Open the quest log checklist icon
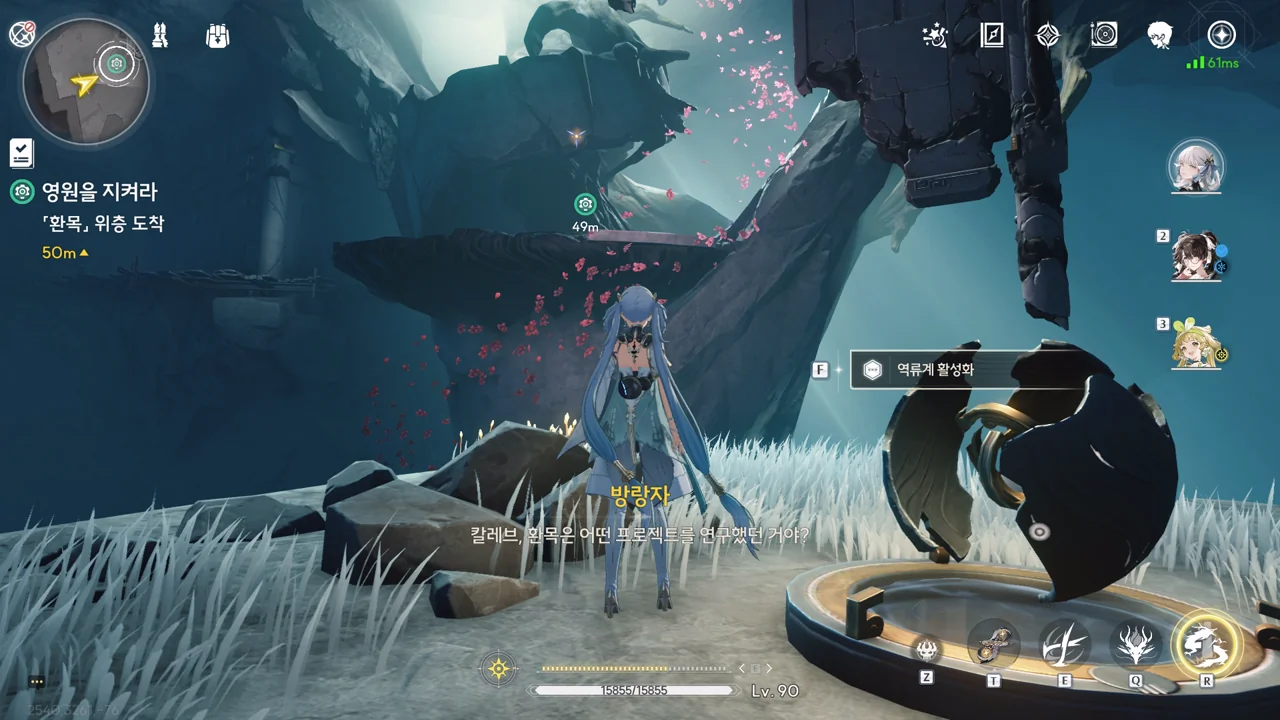 [21, 152]
